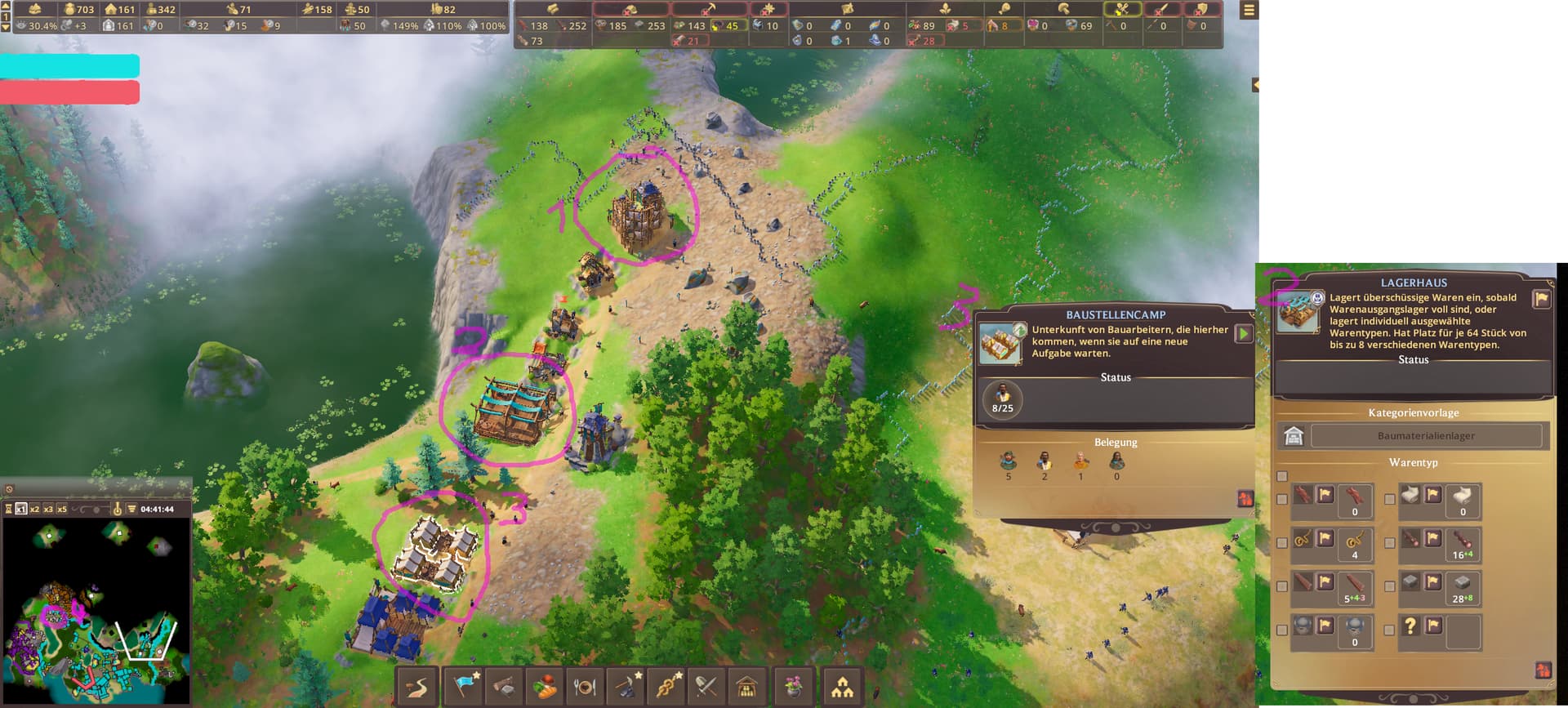This screenshot has width=1568, height=708.
Task: Open the blue flag building category
Action: pos(465,687)
